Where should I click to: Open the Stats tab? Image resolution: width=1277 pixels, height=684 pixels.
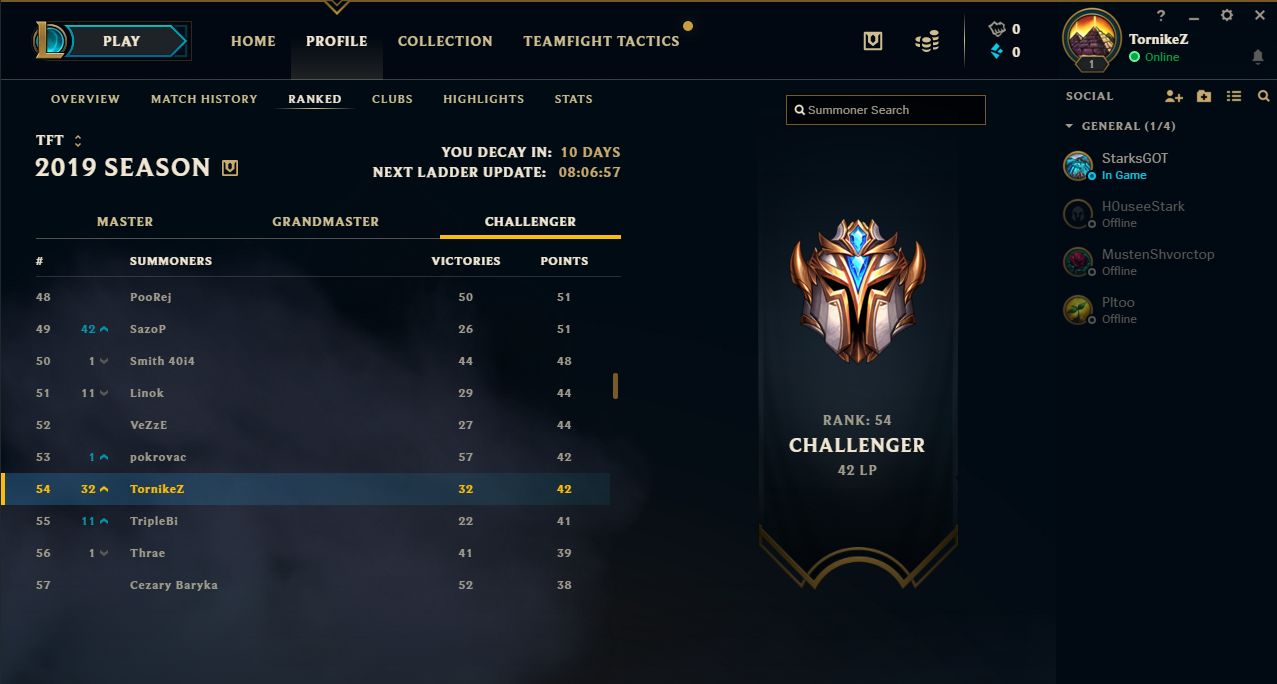[x=574, y=99]
